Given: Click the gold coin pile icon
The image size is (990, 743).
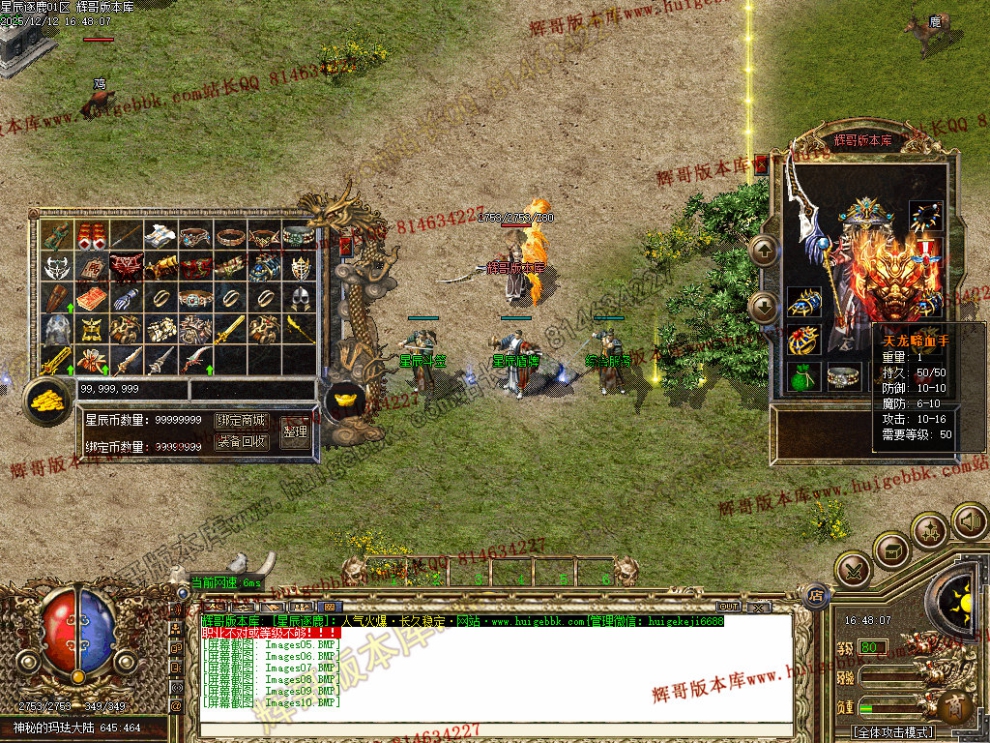Looking at the screenshot, I should click(x=46, y=399).
